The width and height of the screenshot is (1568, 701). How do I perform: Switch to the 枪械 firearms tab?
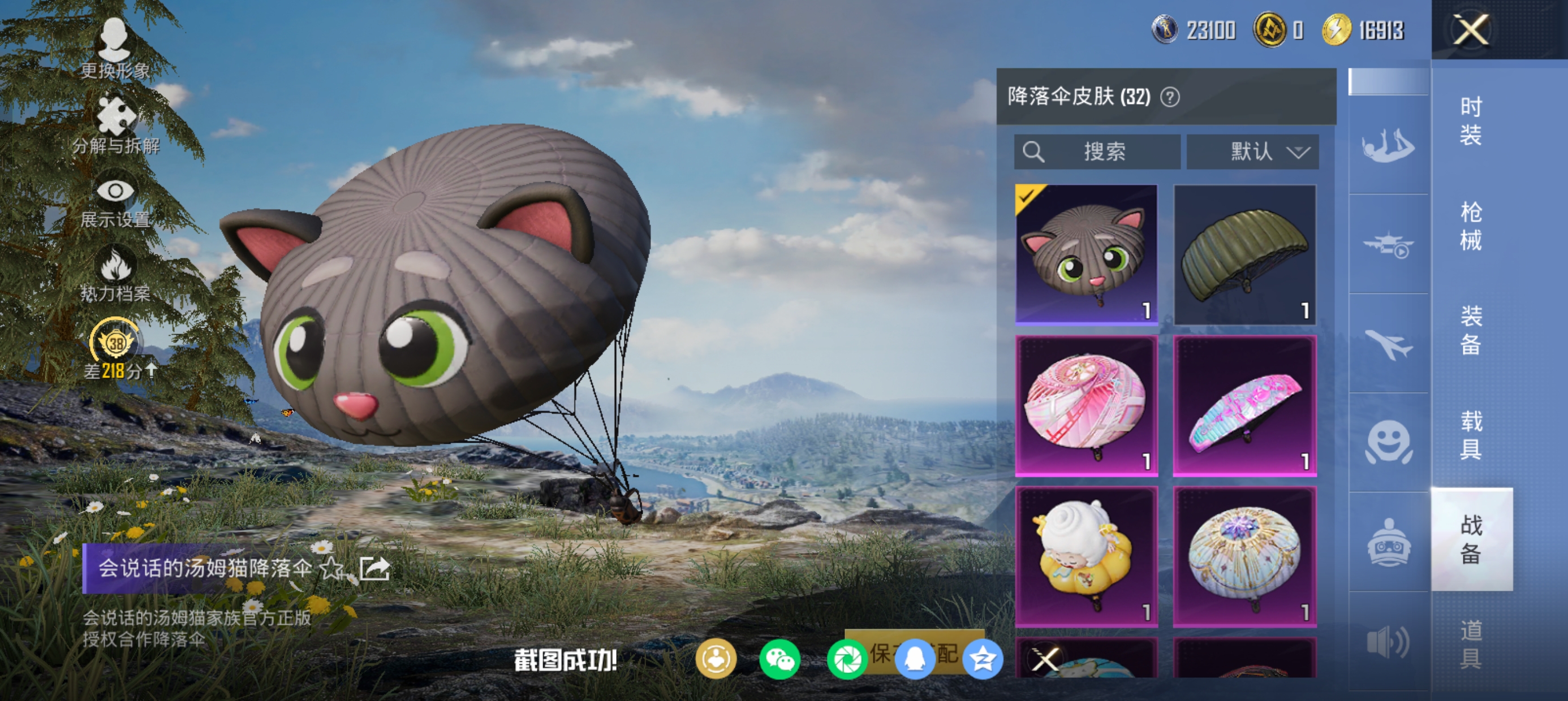[x=1471, y=226]
